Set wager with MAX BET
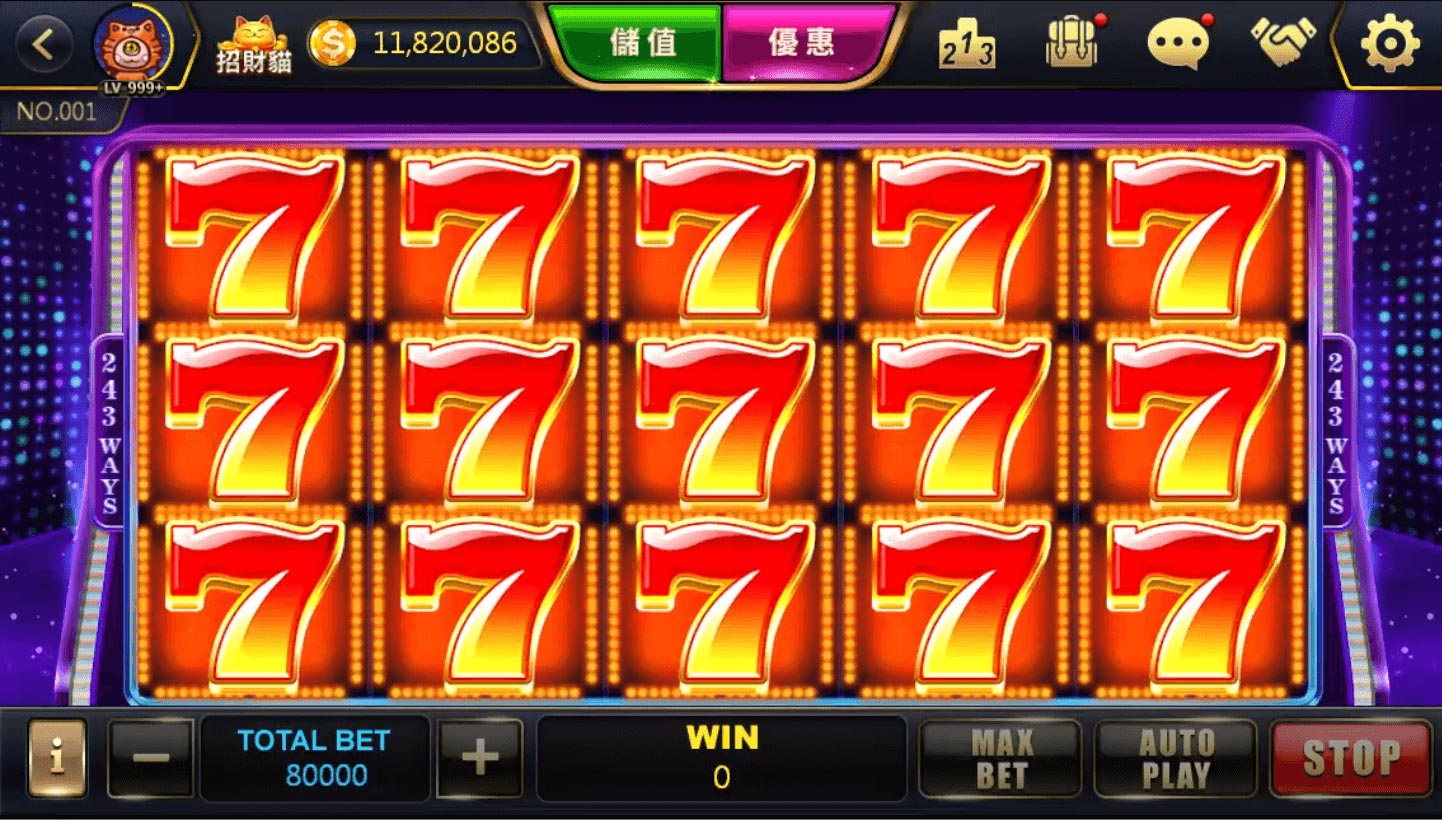1442x820 pixels. (1000, 758)
